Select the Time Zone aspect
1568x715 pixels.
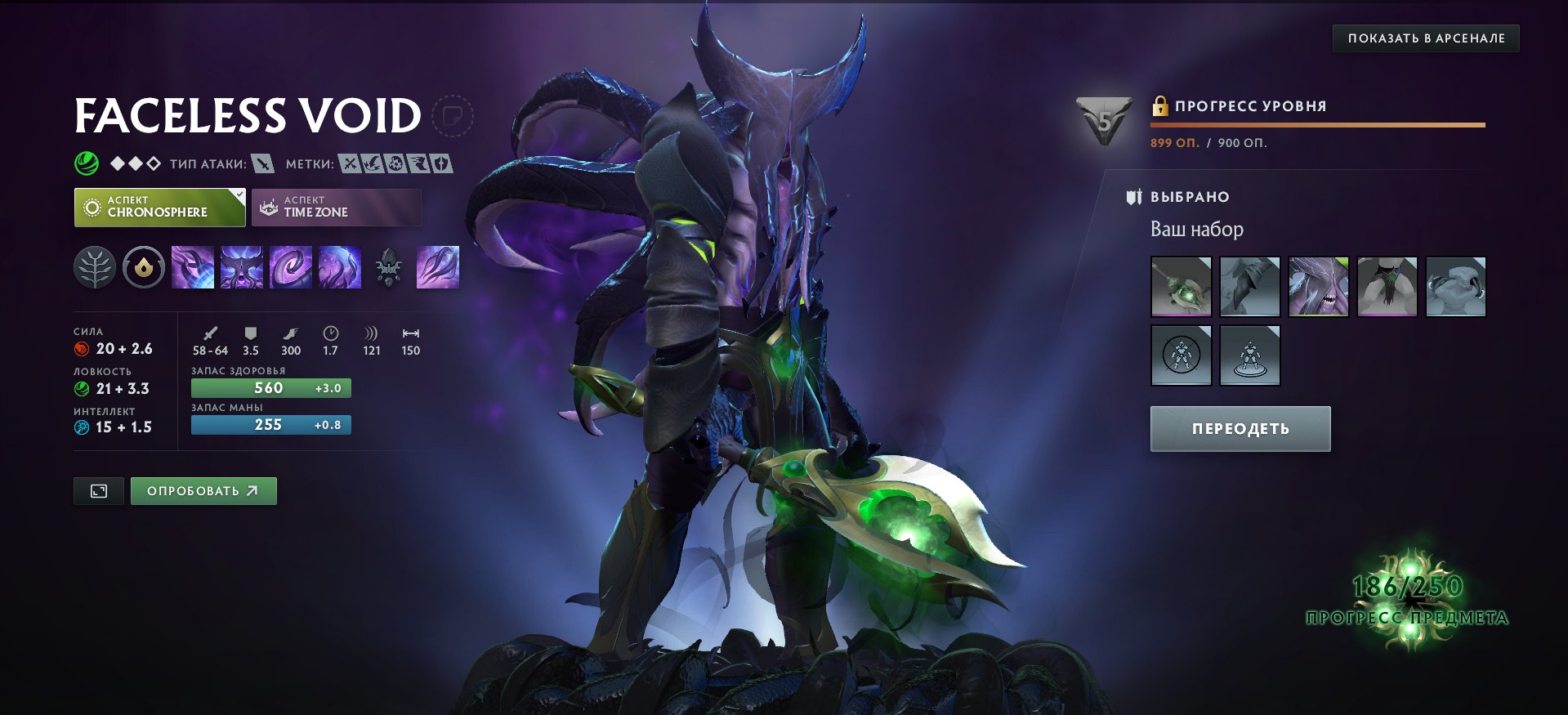(336, 208)
